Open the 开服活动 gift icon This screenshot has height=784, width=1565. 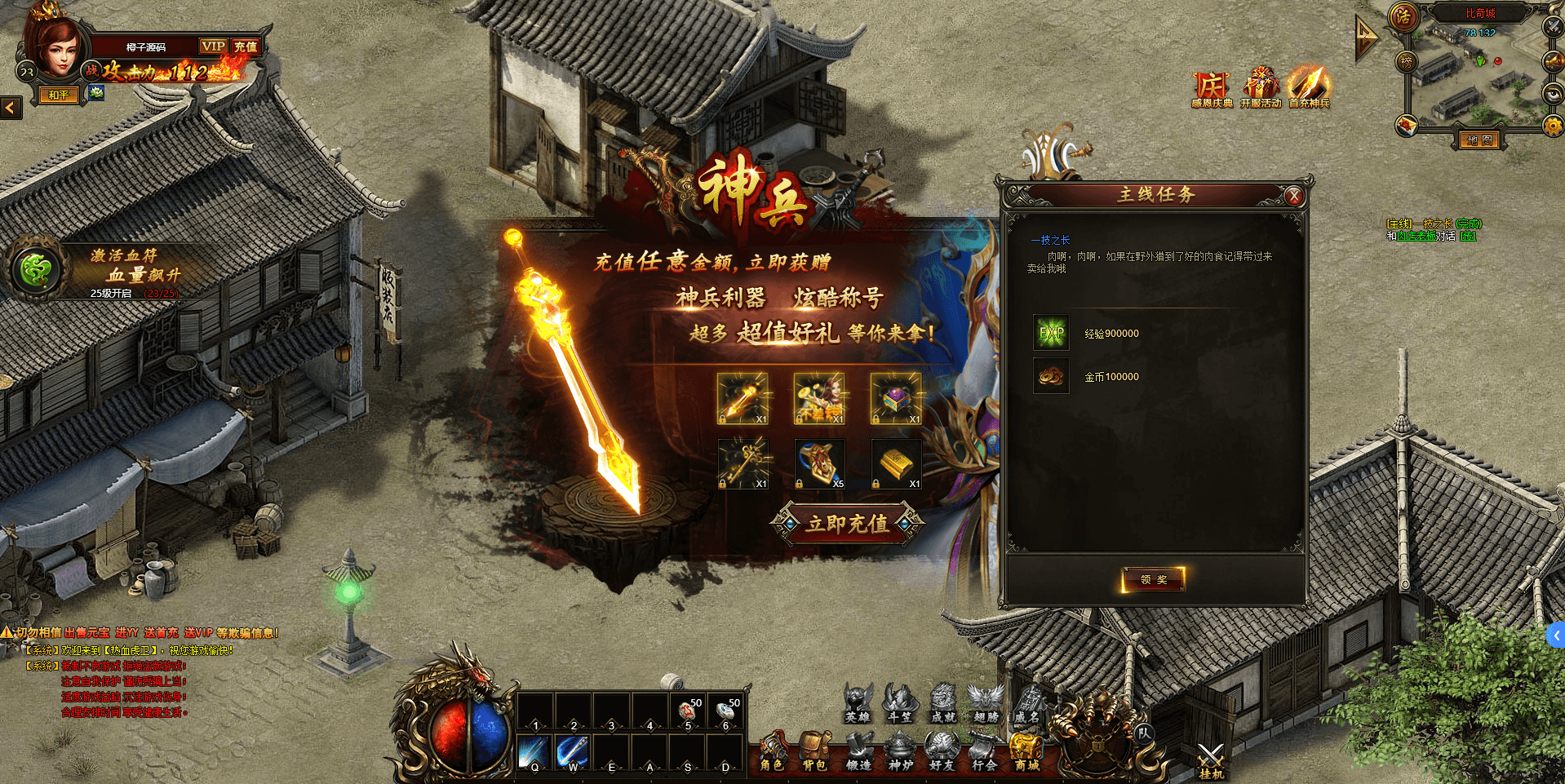1261,89
